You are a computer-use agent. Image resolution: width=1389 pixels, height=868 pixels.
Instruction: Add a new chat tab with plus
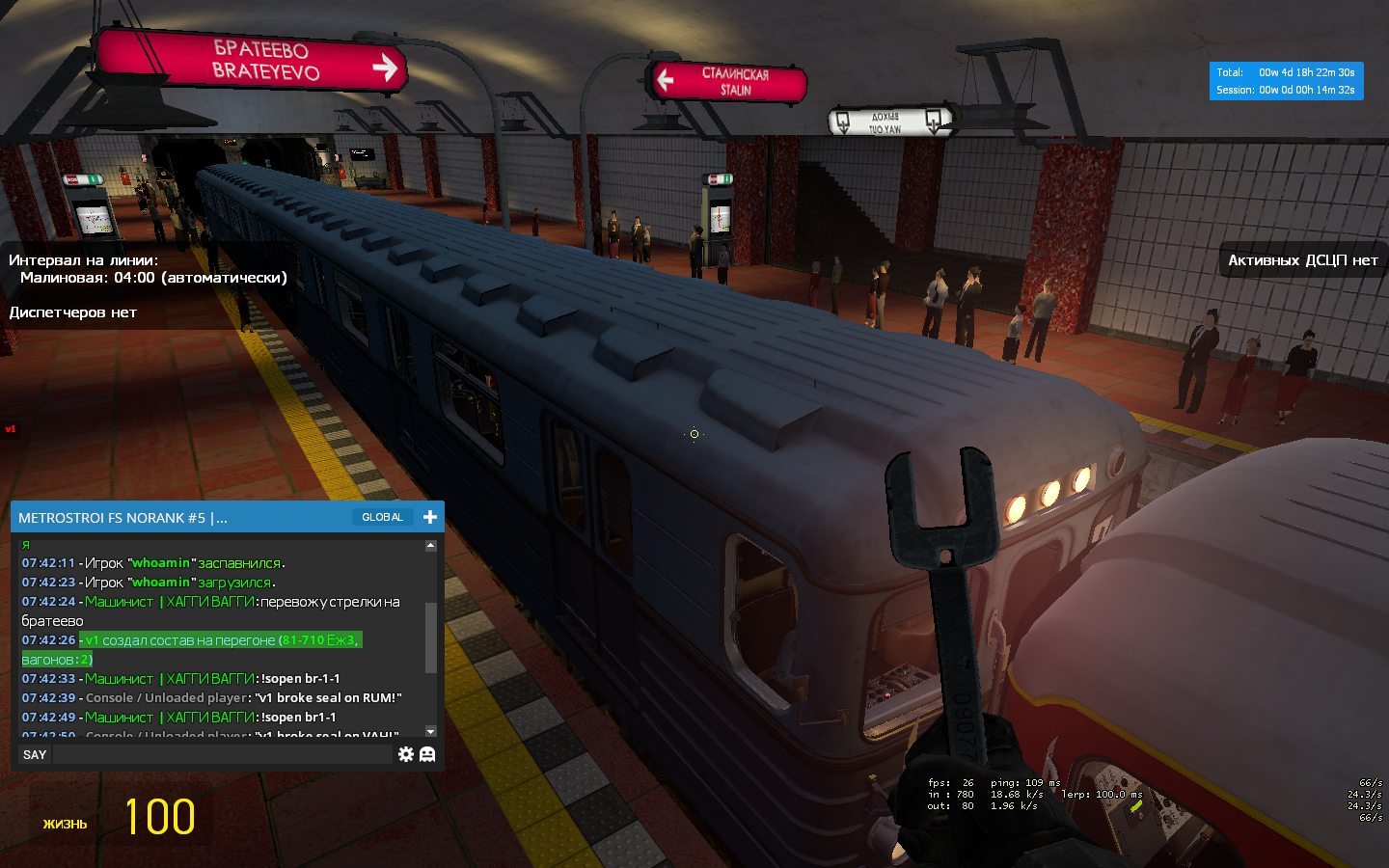[x=430, y=518]
